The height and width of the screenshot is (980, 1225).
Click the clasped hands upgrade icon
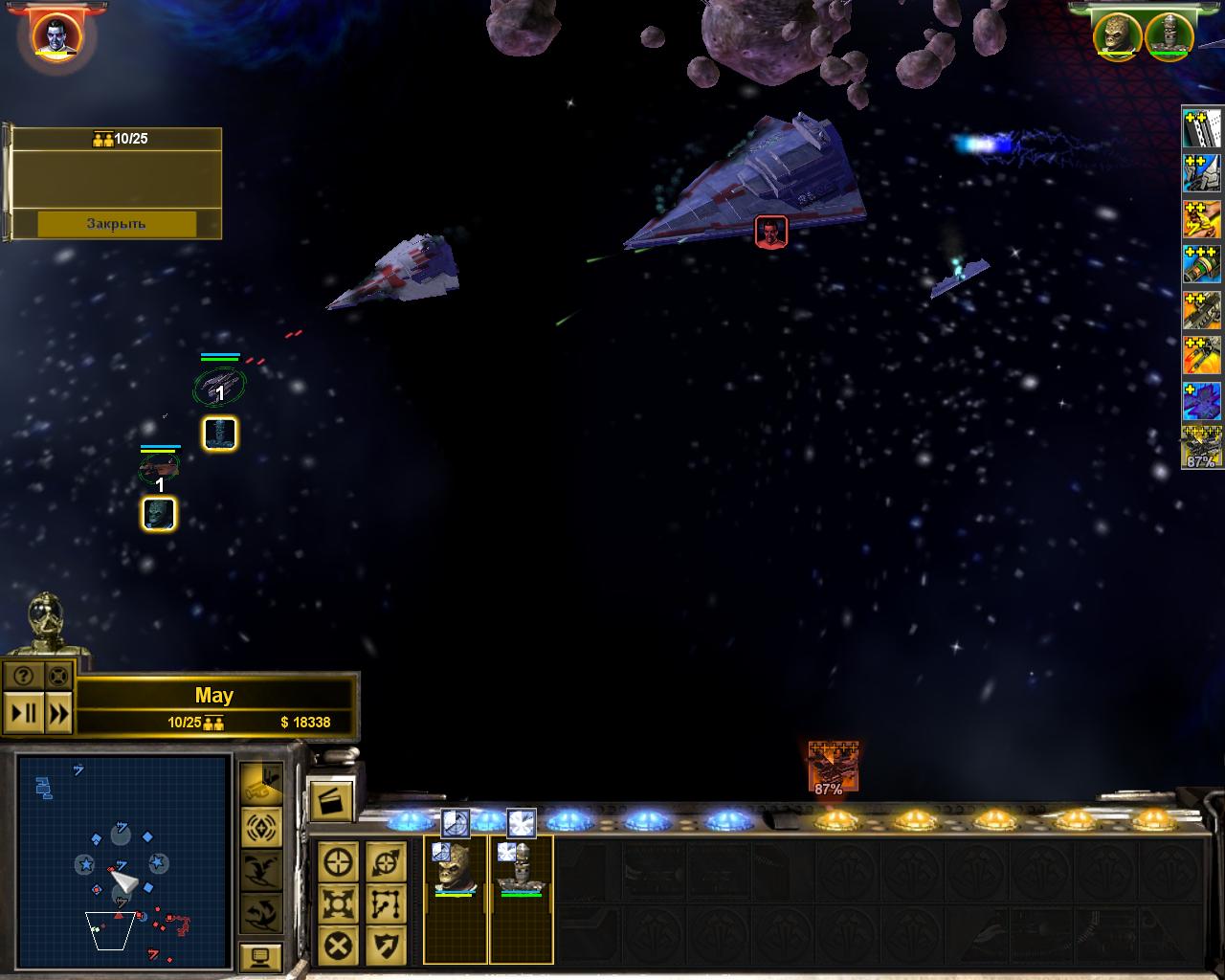pyautogui.click(x=1201, y=217)
